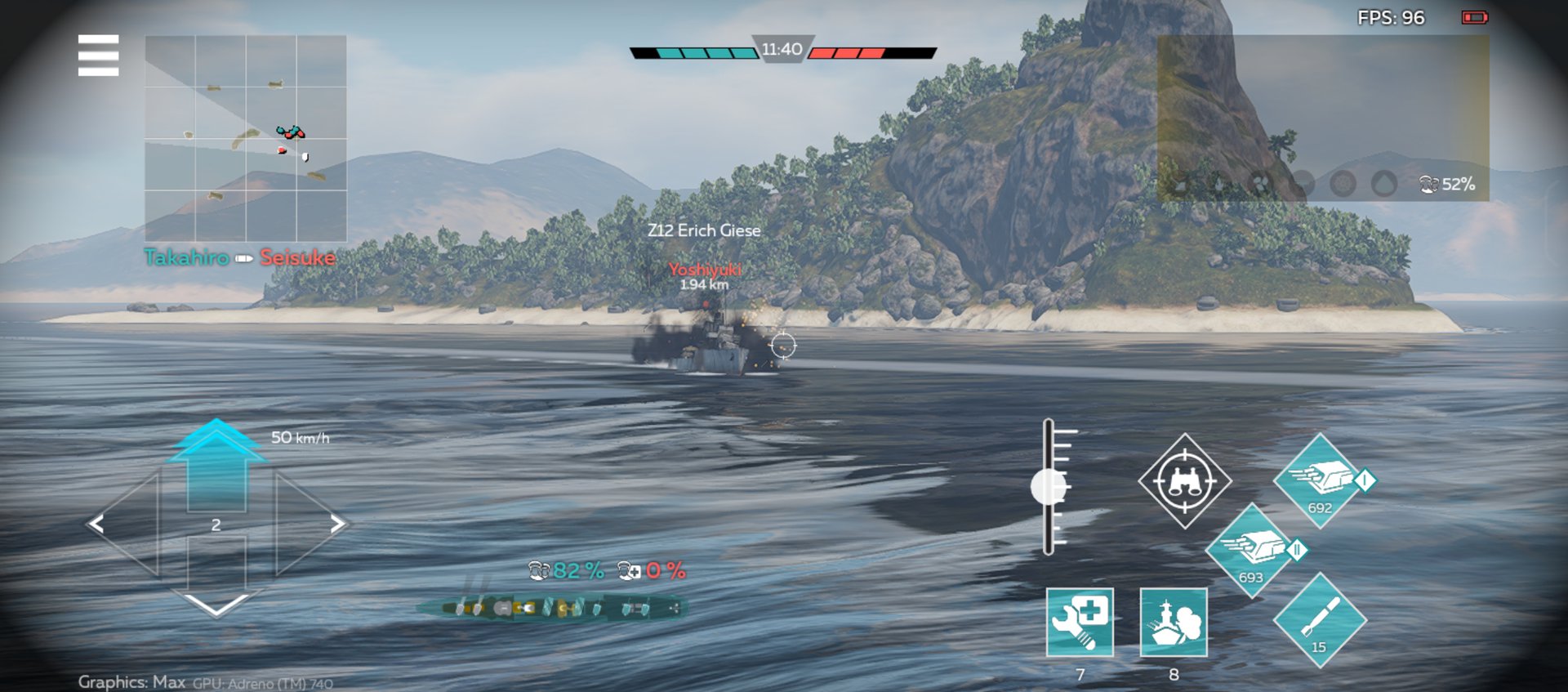Increase ship speed with the forward arrow
Image resolution: width=1568 pixels, height=692 pixels.
click(216, 466)
